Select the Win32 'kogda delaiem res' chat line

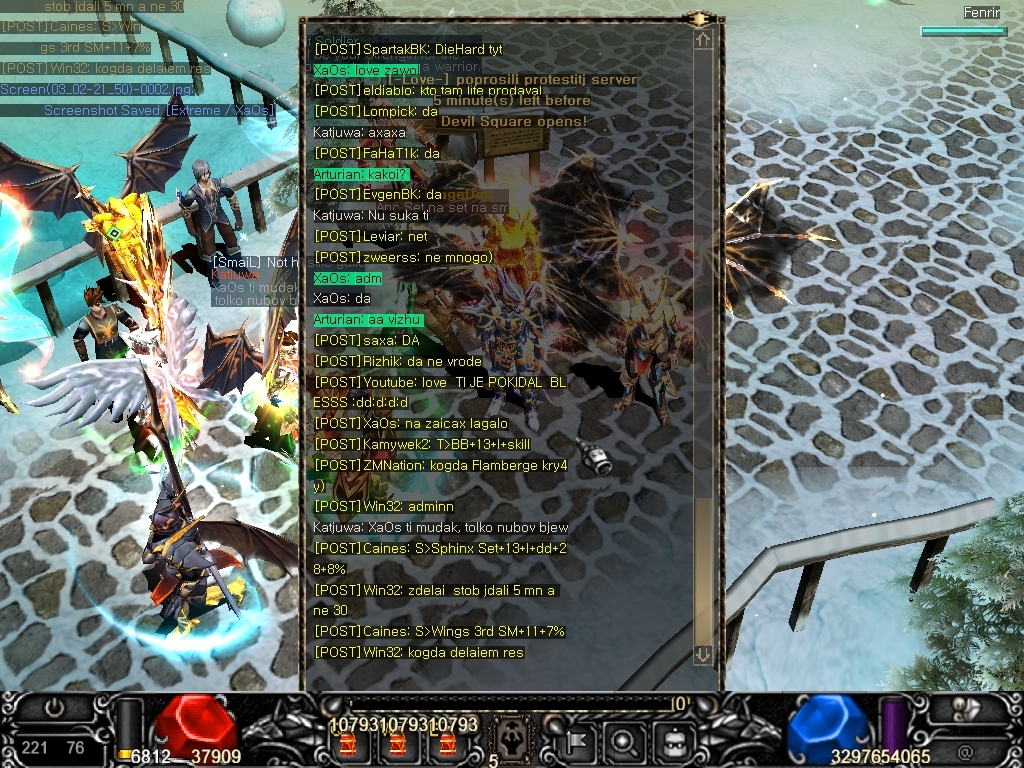[x=419, y=652]
